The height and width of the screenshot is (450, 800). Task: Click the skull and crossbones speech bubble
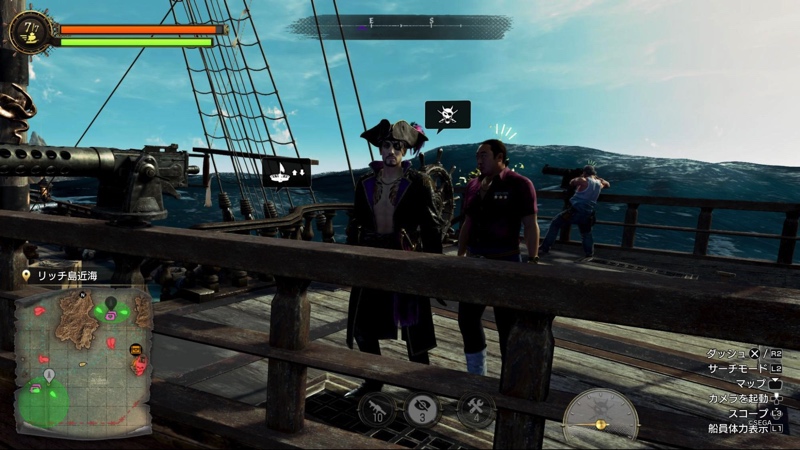(x=447, y=114)
